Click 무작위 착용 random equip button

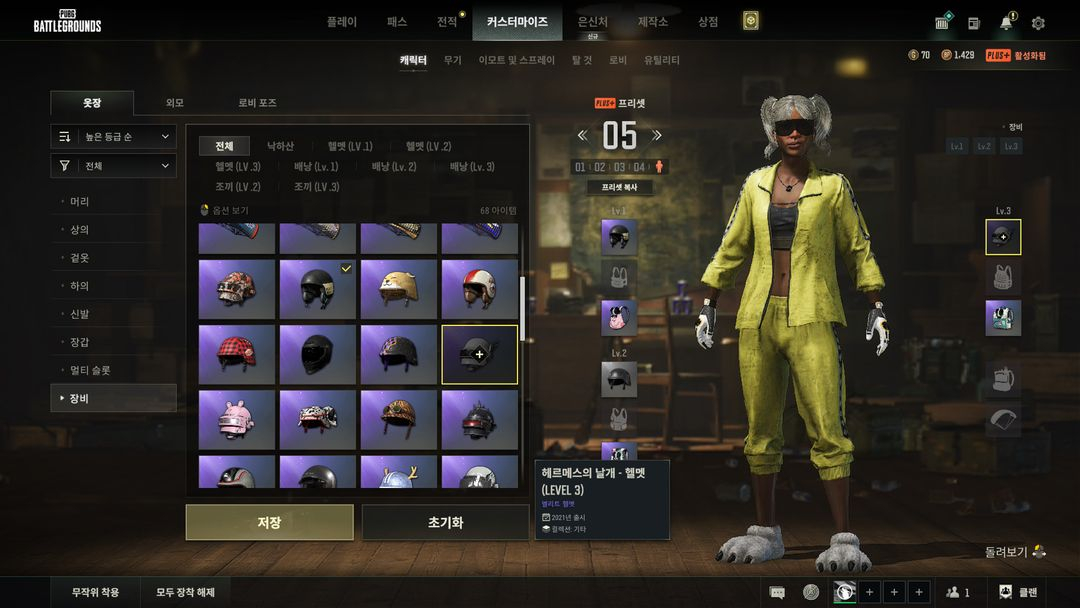click(96, 592)
